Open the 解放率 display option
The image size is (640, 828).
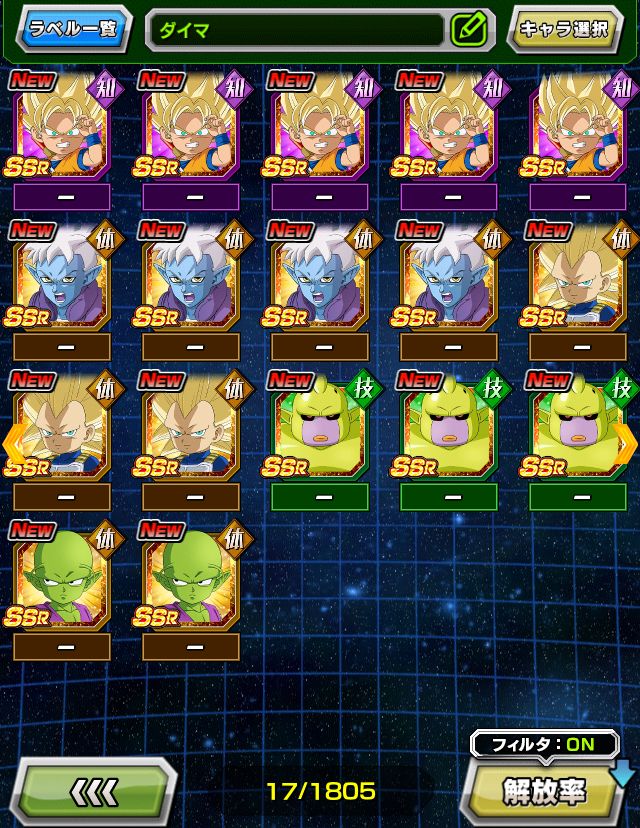click(545, 790)
